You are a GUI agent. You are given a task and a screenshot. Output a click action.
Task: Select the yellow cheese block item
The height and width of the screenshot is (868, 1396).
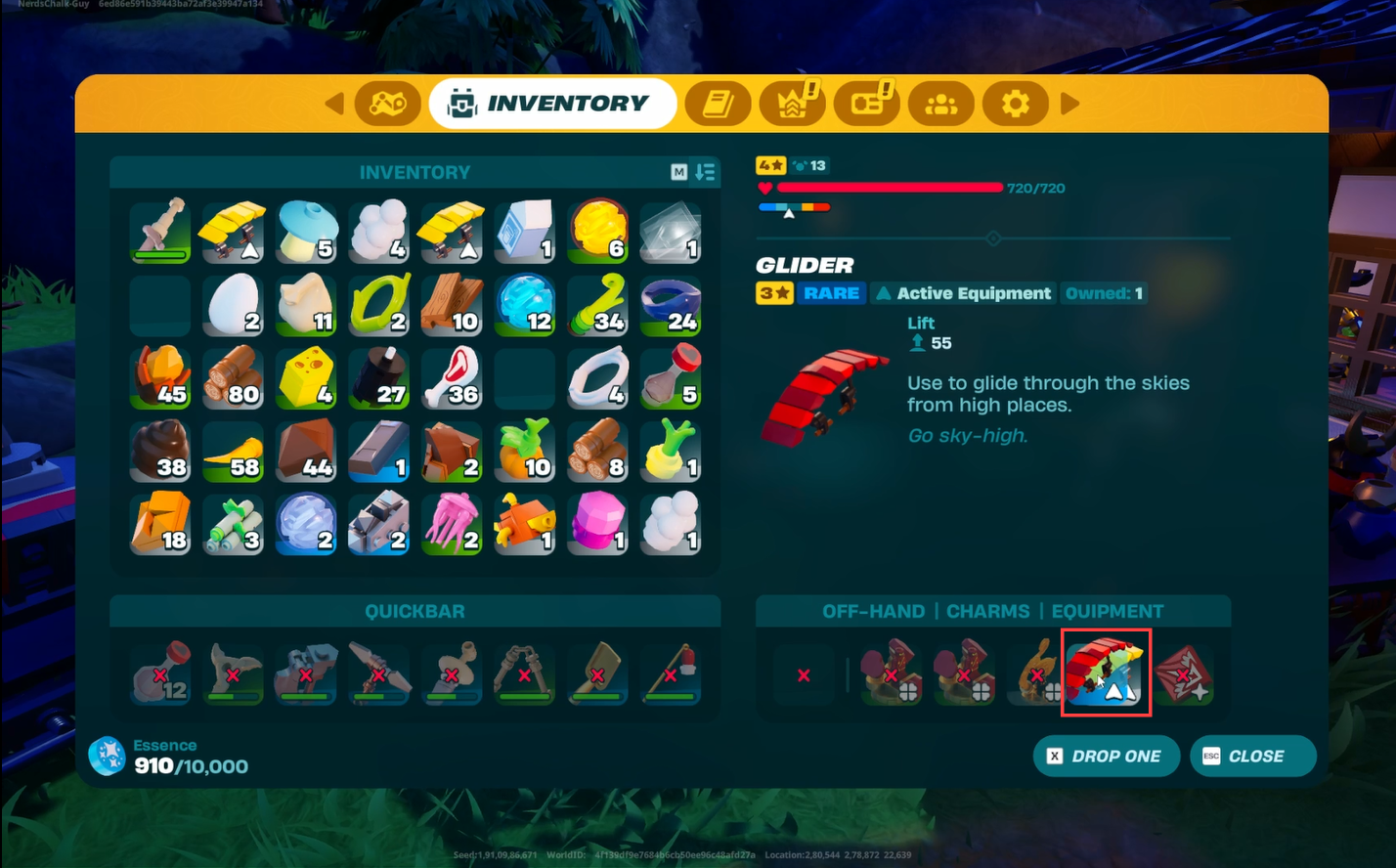tap(306, 378)
